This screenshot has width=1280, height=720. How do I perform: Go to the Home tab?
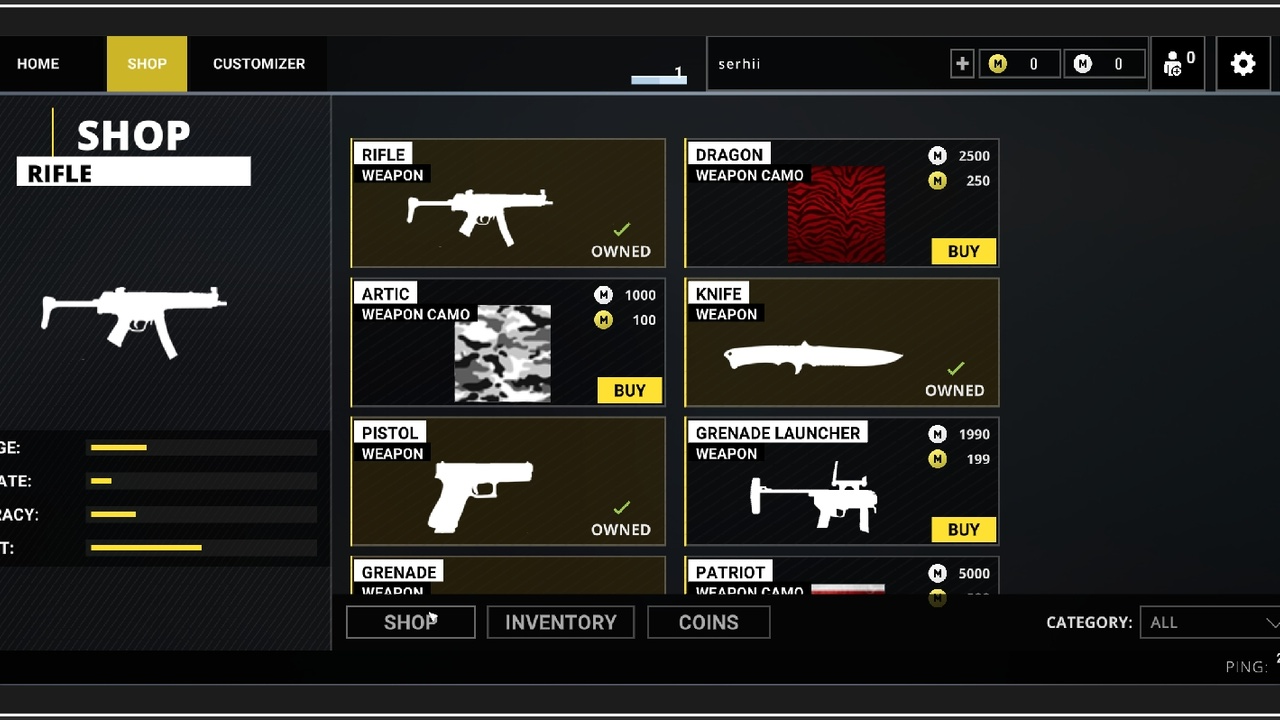(38, 64)
